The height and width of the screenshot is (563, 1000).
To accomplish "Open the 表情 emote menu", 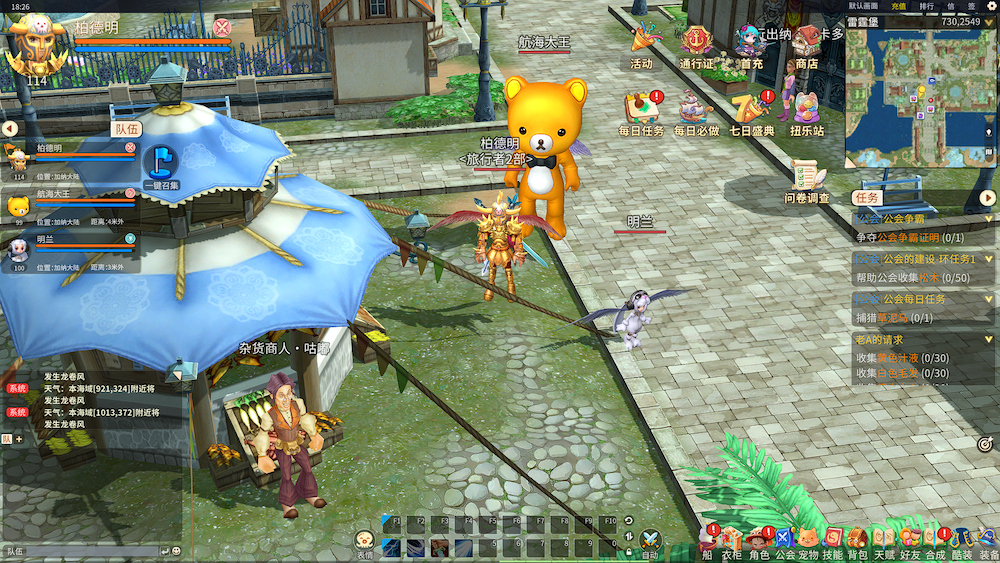I will (x=365, y=541).
